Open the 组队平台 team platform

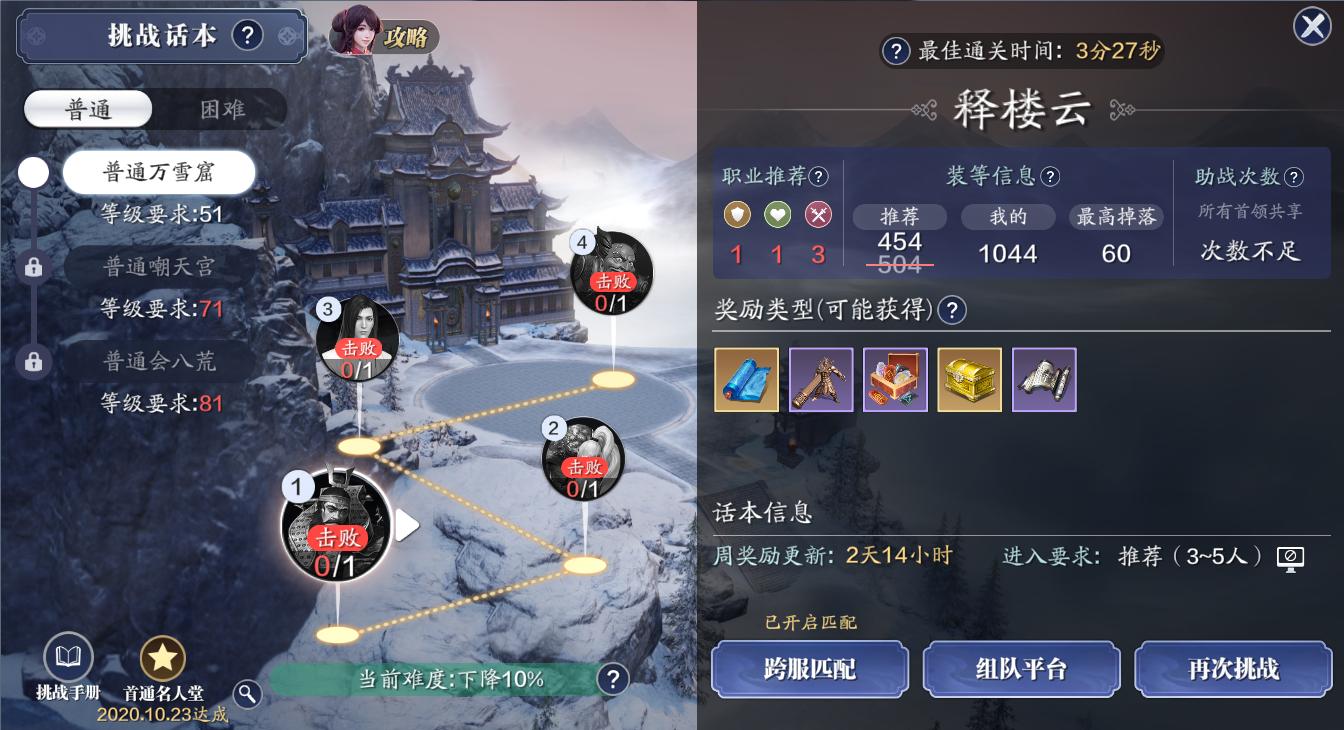click(1021, 668)
